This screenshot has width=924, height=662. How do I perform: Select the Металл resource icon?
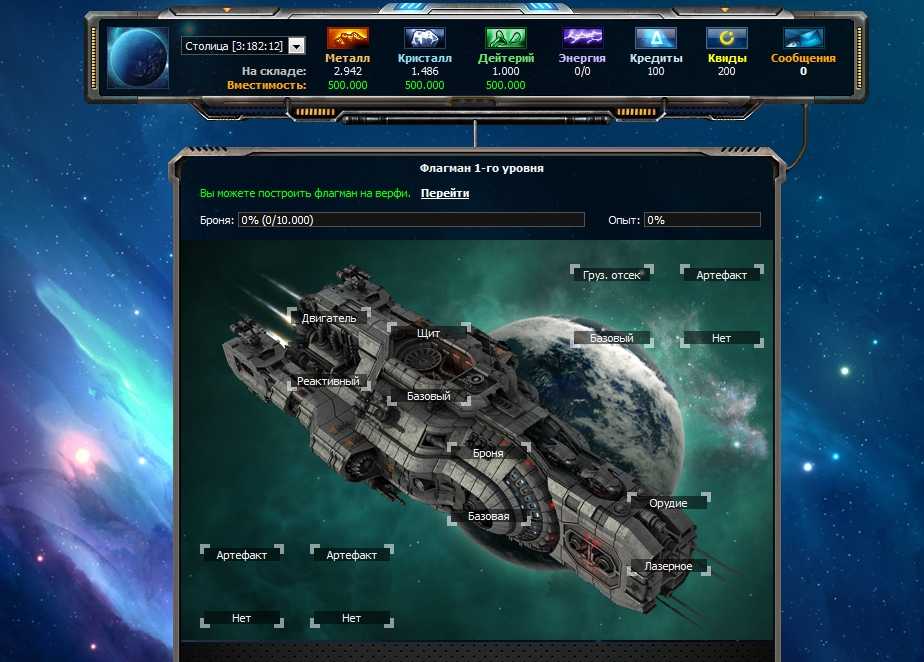[x=347, y=39]
